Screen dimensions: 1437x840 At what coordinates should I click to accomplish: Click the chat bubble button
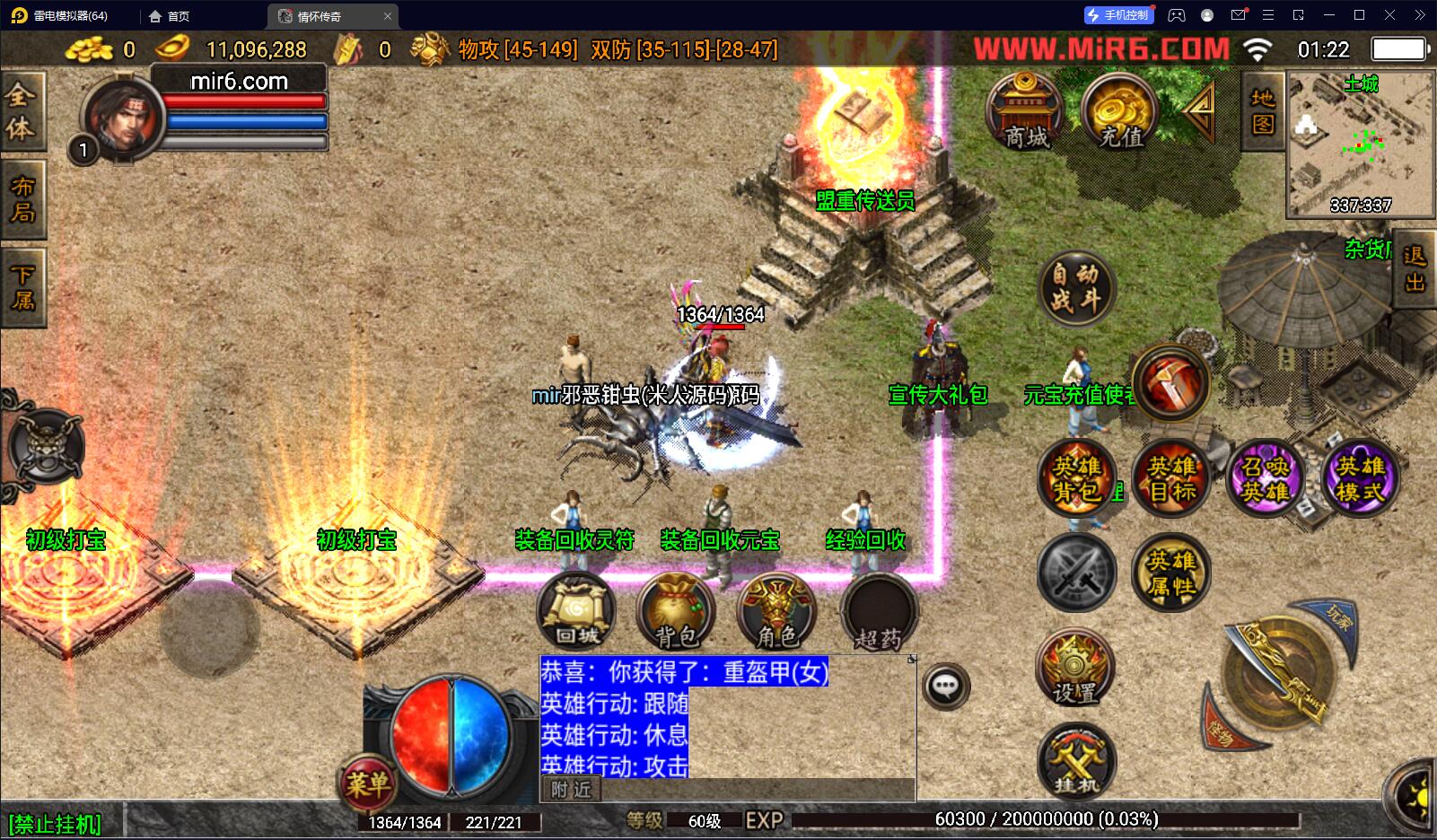945,687
